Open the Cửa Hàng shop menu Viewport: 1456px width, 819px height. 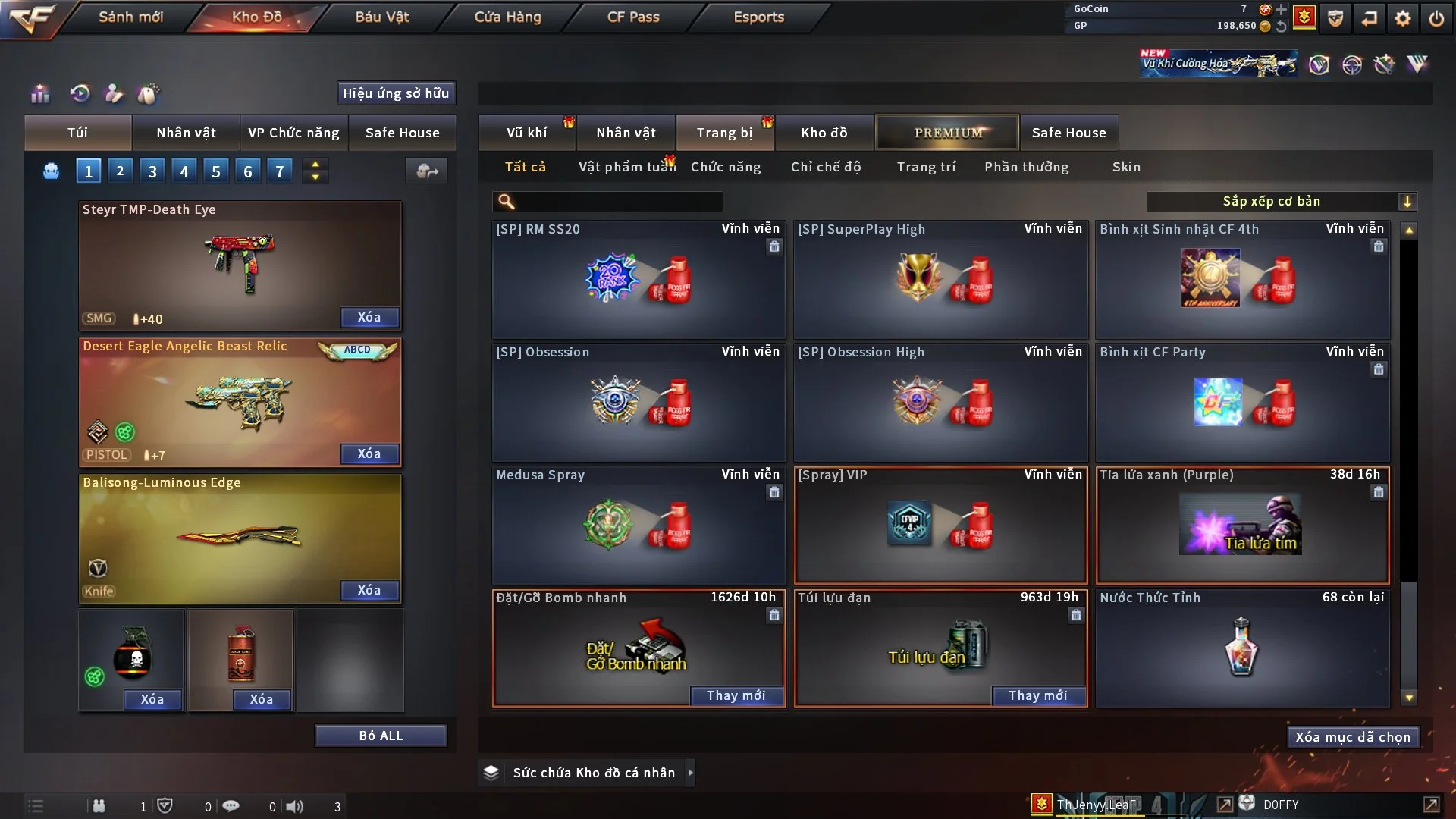tap(507, 17)
